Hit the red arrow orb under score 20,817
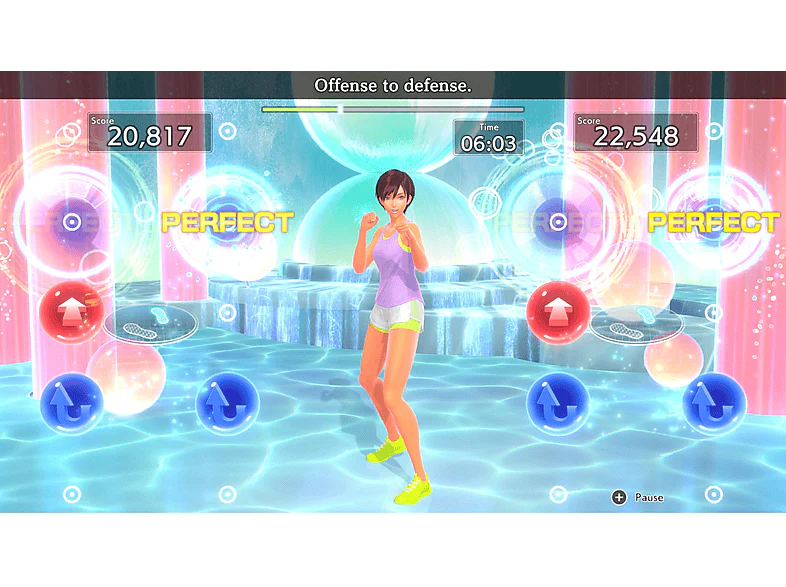The image size is (786, 587). point(70,312)
